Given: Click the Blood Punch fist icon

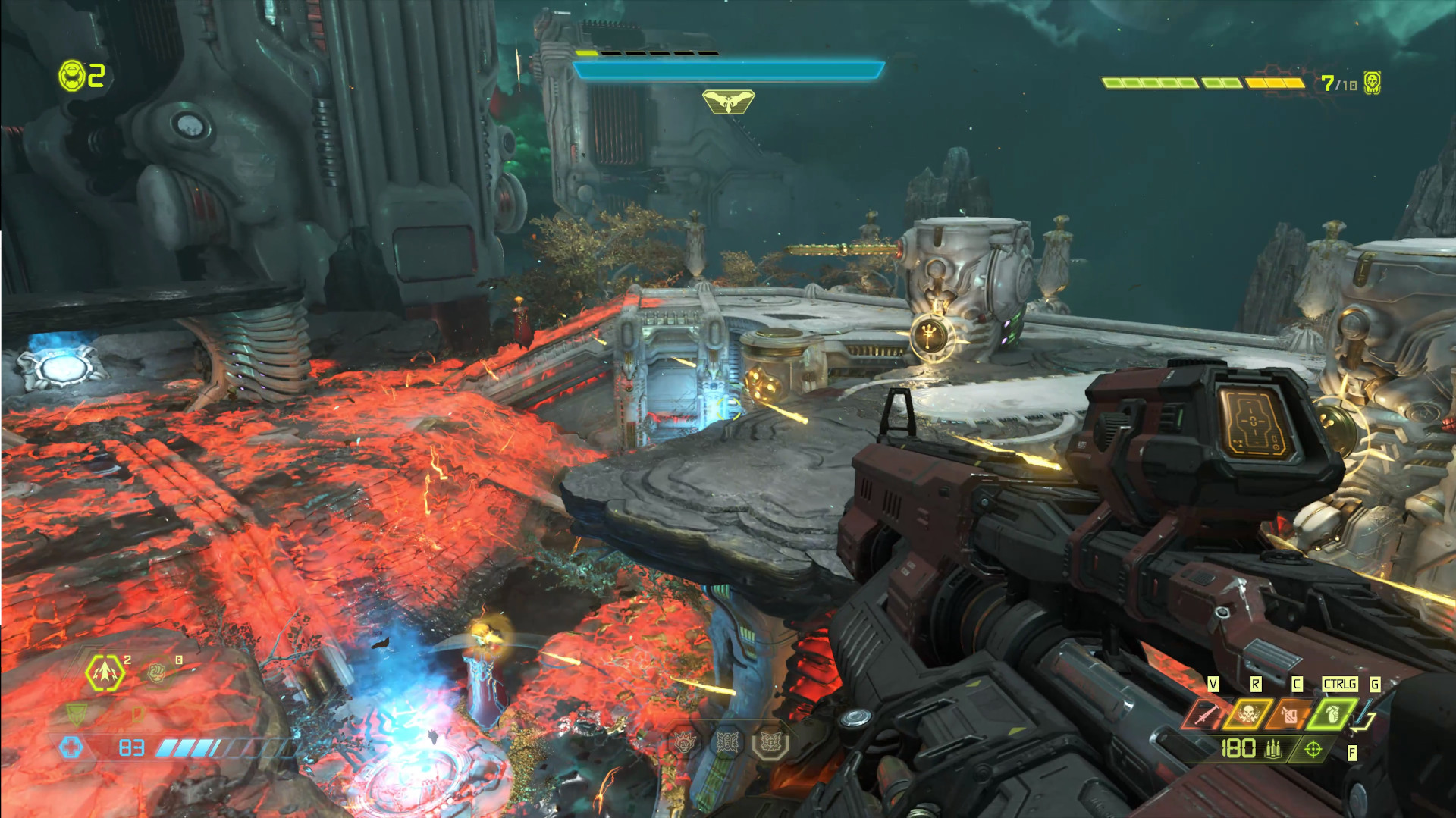Looking at the screenshot, I should pos(156,672).
